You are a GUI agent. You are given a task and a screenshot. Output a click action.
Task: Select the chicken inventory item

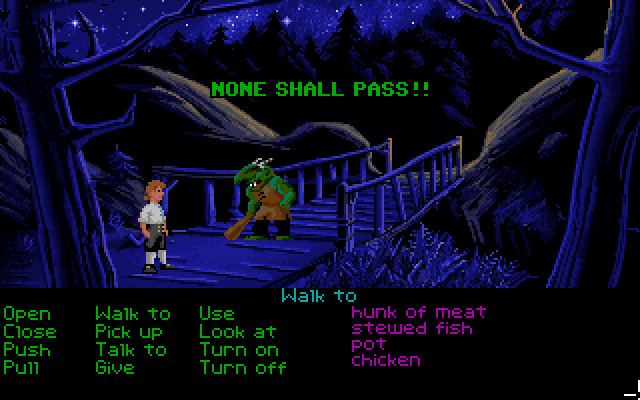click(x=386, y=360)
